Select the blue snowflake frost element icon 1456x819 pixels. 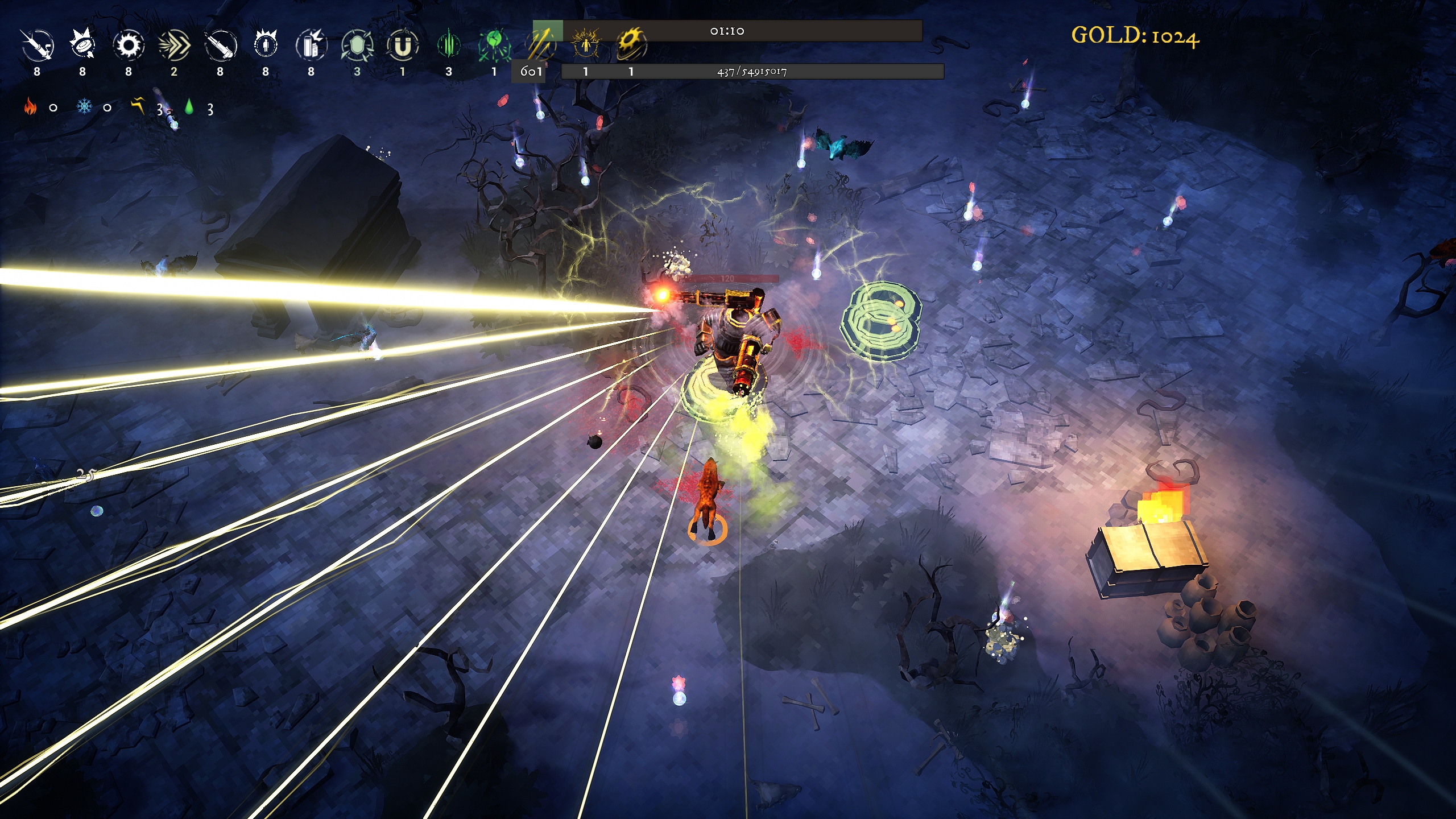[84, 106]
